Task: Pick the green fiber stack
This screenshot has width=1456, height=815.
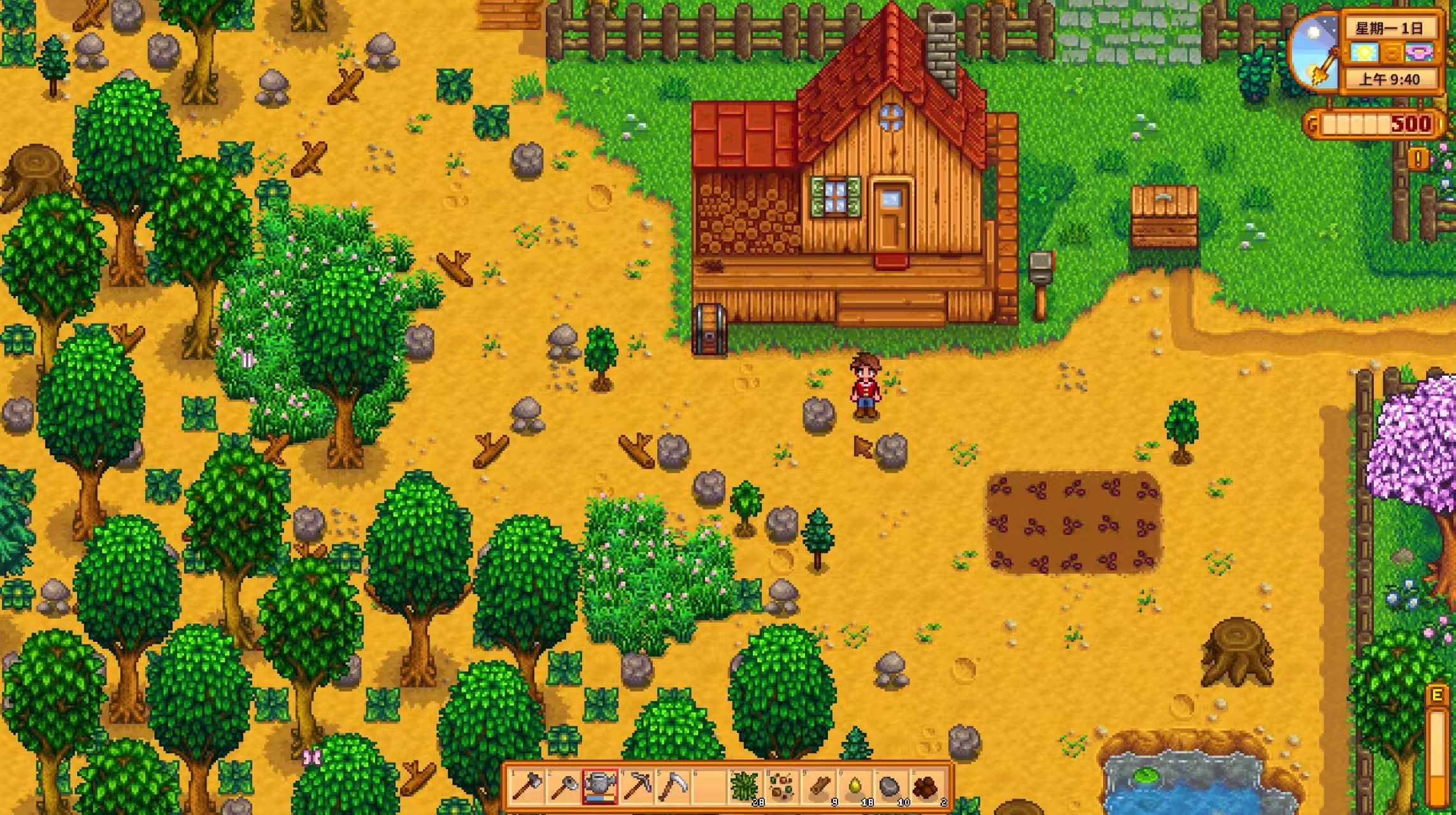Action: click(745, 787)
